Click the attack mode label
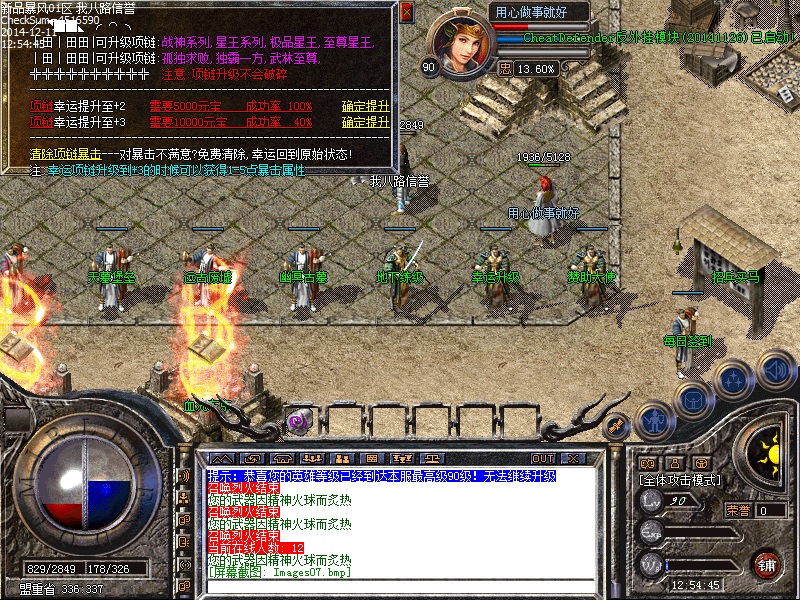Screen dimensions: 800x600 coord(680,480)
